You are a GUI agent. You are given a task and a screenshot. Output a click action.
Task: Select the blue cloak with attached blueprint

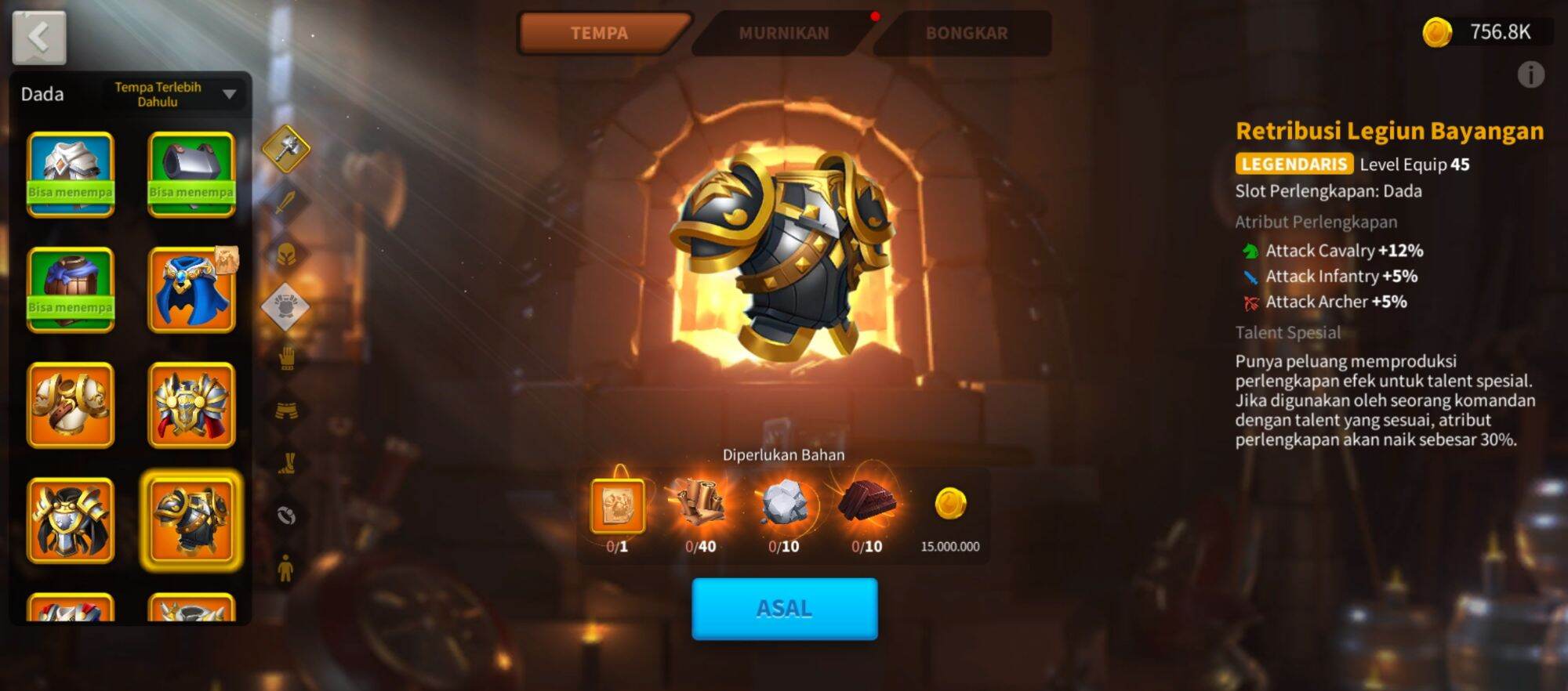tap(191, 288)
